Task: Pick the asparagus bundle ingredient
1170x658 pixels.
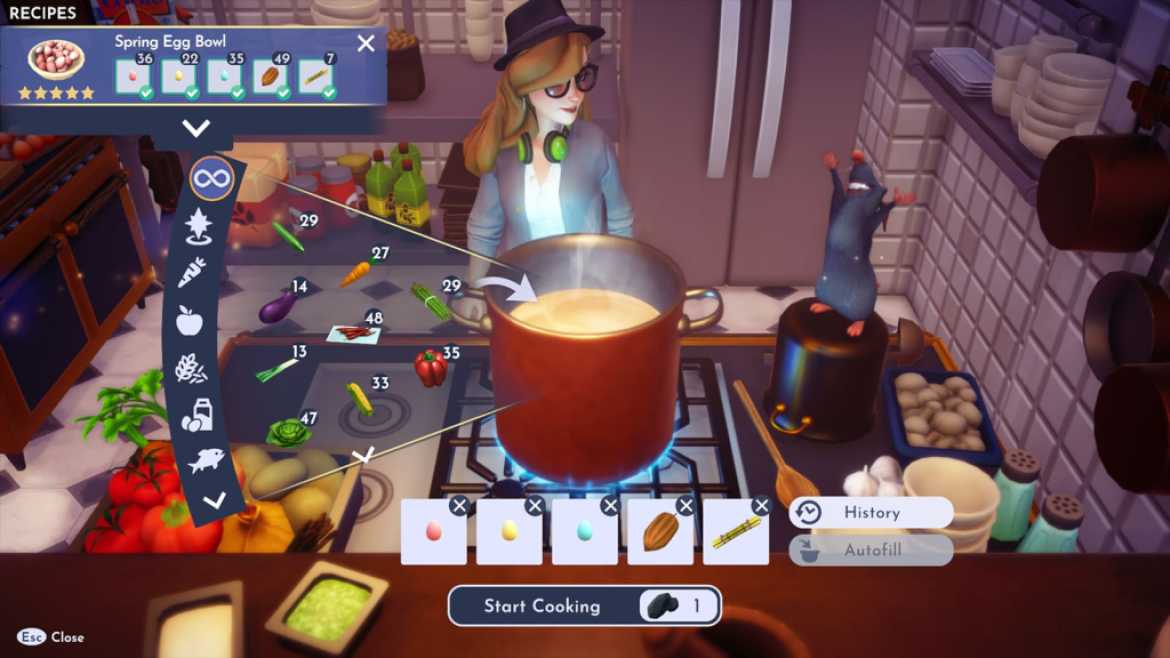Action: pyautogui.click(x=429, y=300)
